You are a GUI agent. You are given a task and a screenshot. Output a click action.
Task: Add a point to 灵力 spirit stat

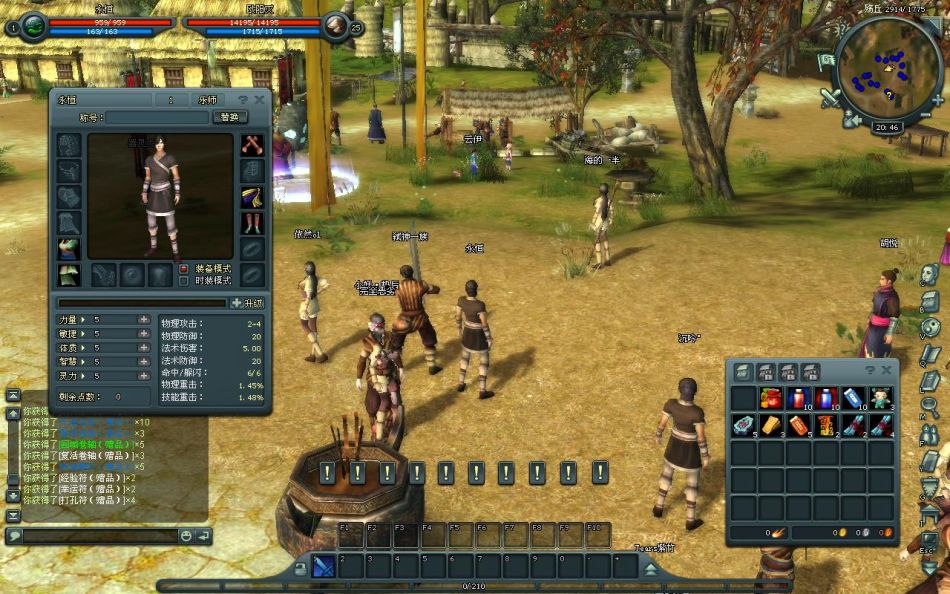point(144,376)
